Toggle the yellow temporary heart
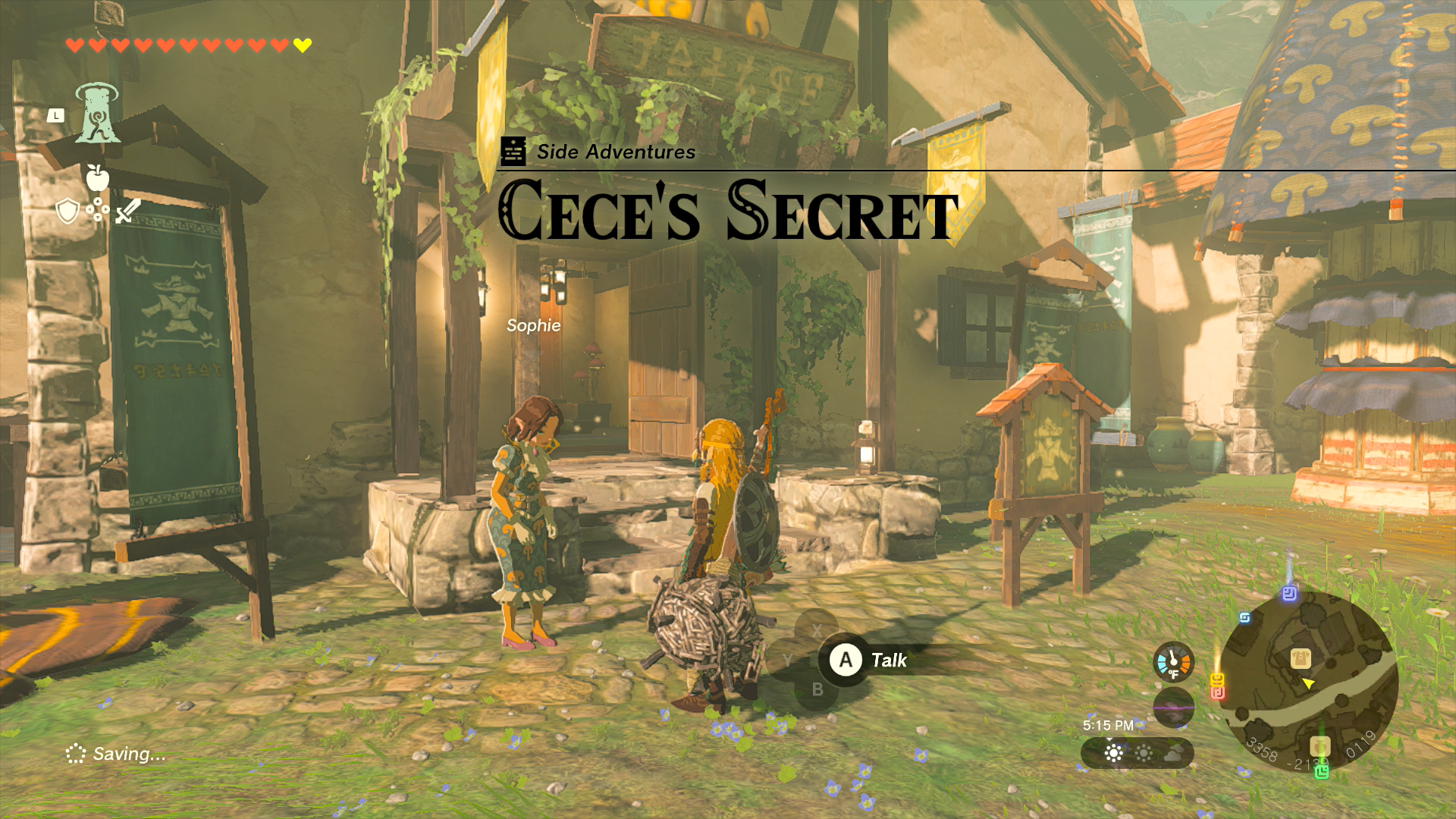This screenshot has height=819, width=1456. click(302, 44)
